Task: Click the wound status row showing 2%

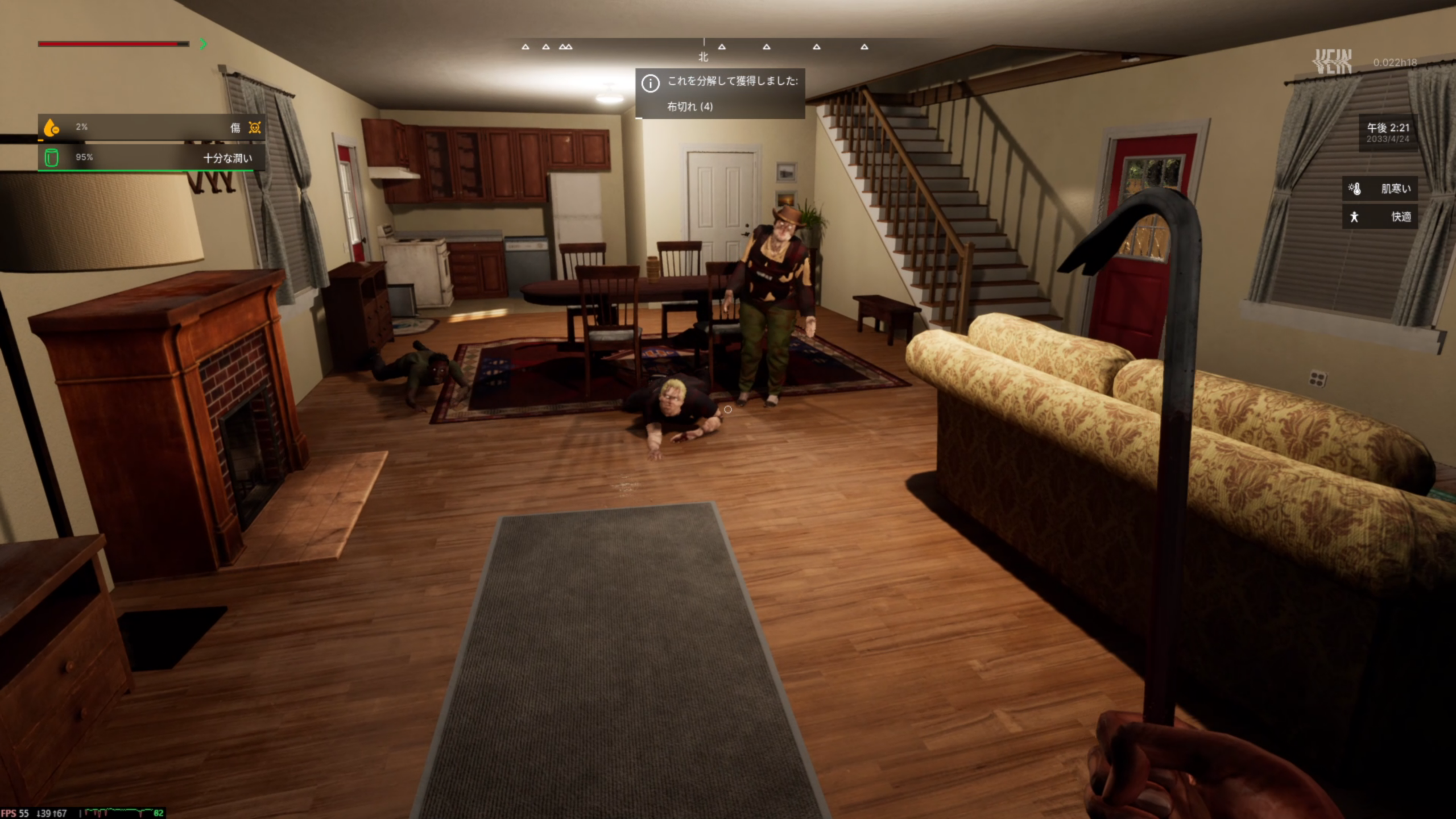Action: pos(151,127)
